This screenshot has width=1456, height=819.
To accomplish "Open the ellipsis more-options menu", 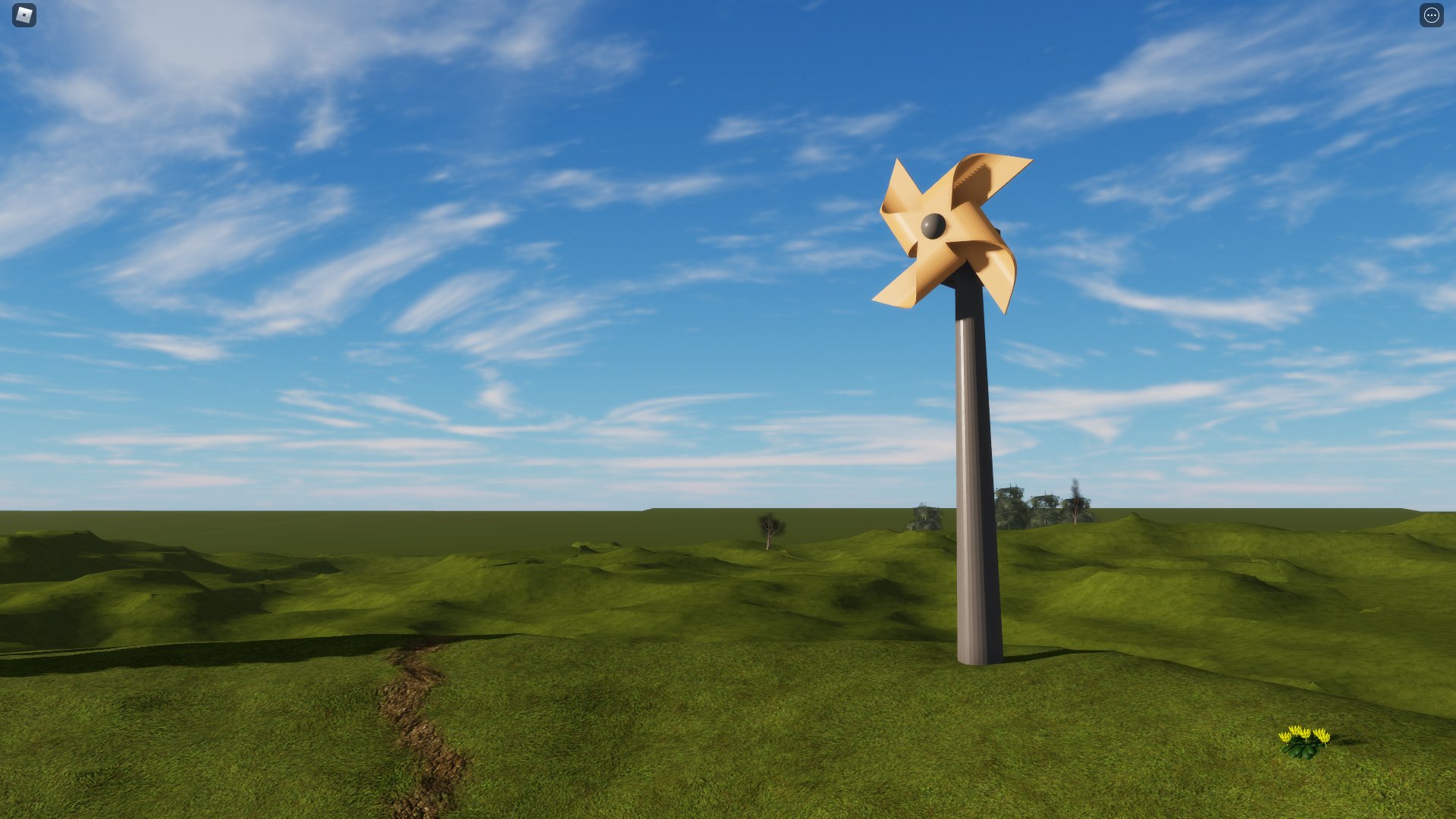I will (1432, 14).
